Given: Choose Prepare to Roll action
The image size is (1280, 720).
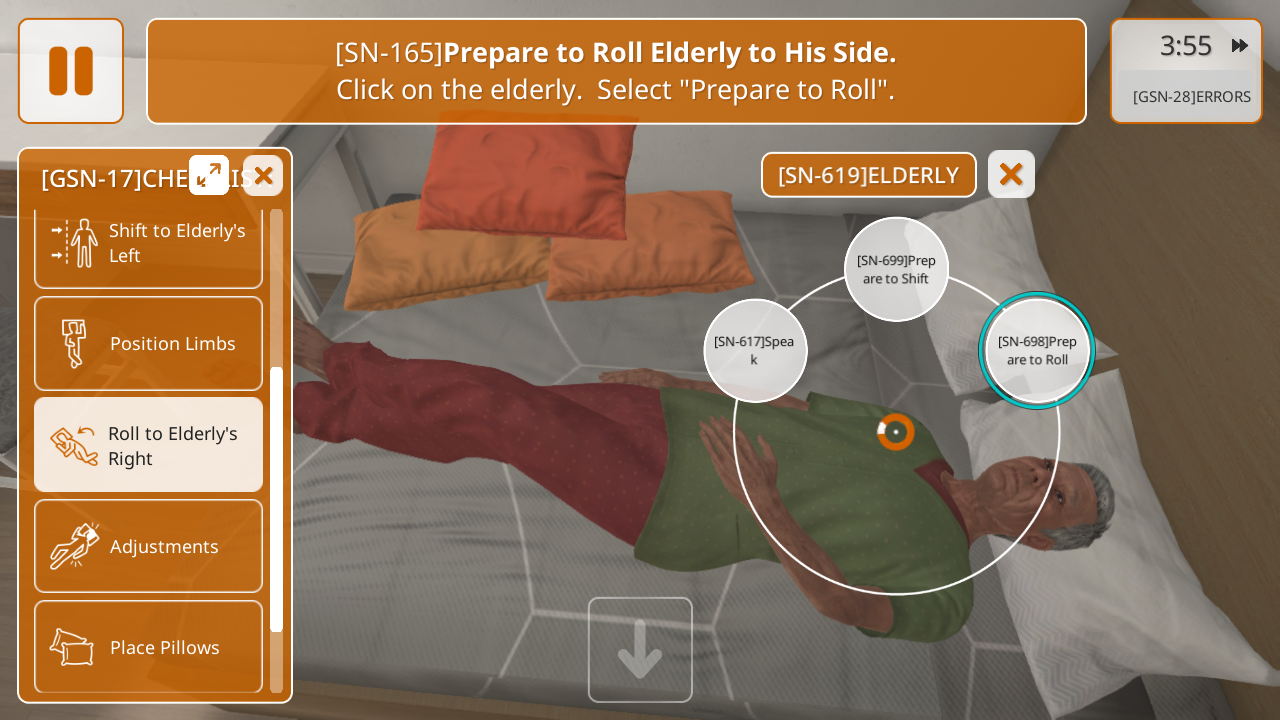Looking at the screenshot, I should (1037, 350).
